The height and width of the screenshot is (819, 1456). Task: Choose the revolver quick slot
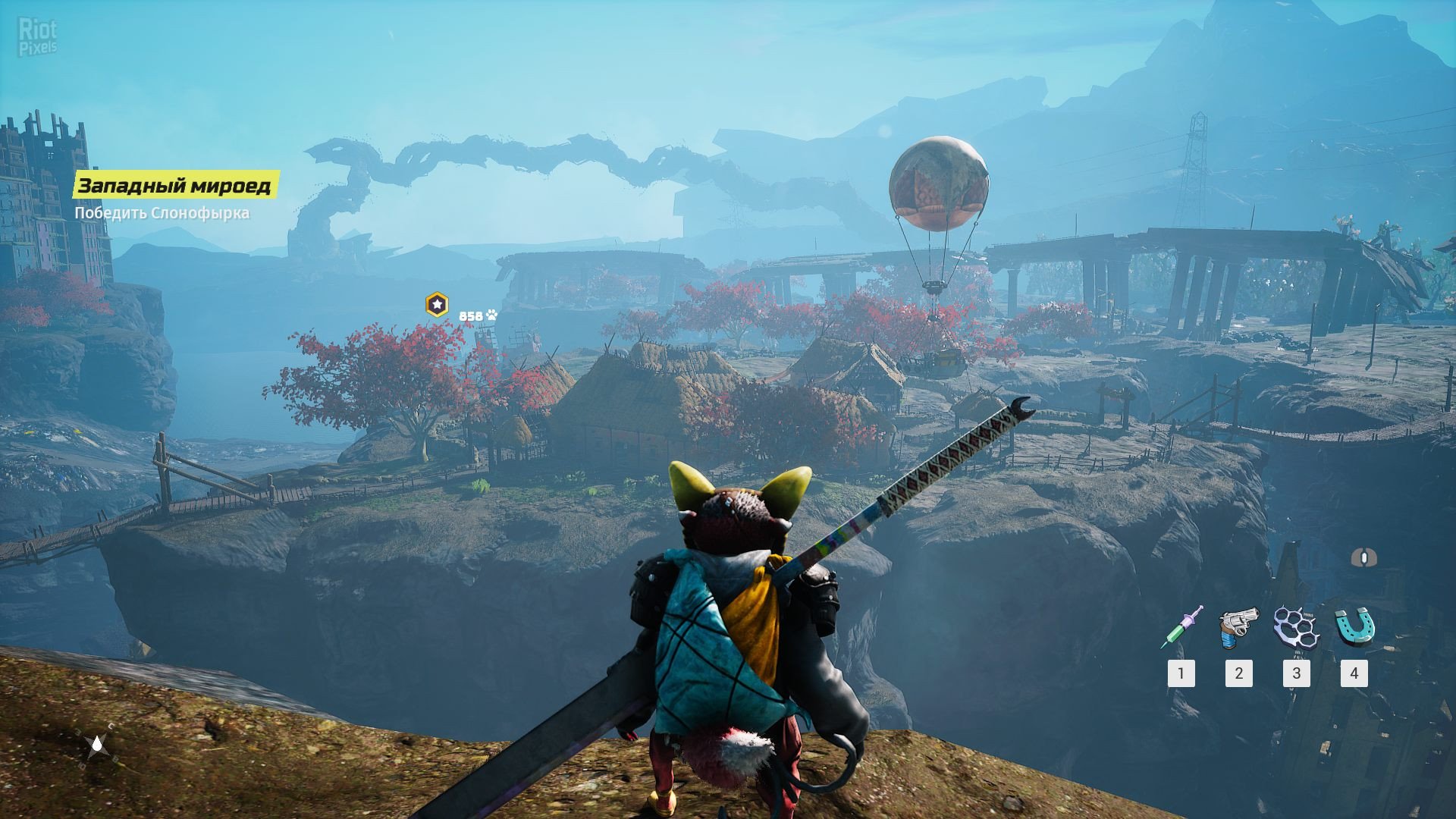point(1238,627)
